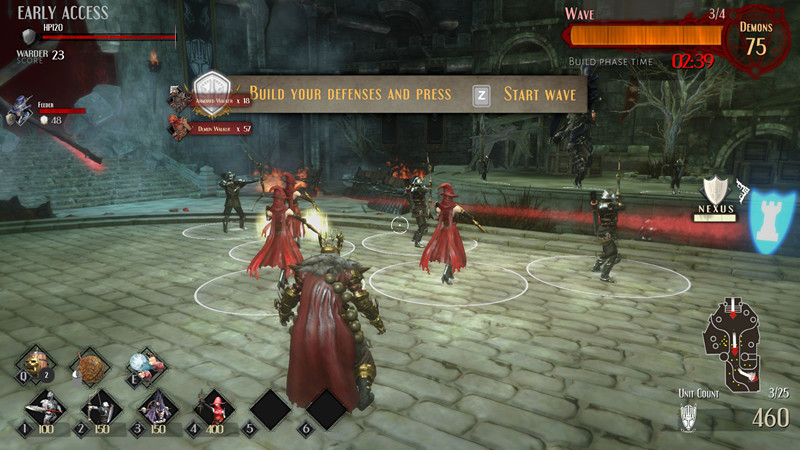Click the Nexus shield marker
The image size is (800, 450).
717,192
